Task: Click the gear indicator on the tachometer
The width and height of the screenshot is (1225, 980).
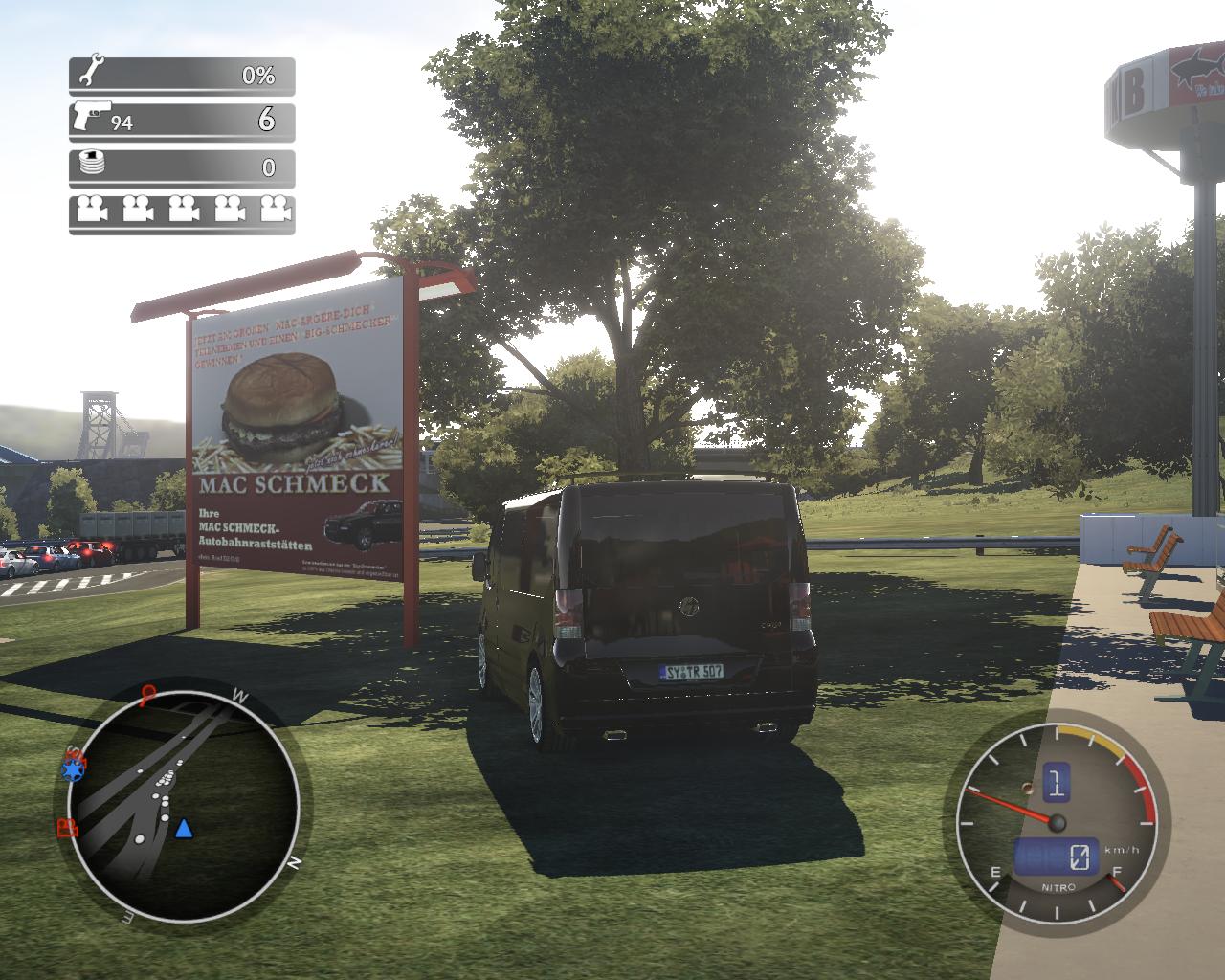Action: tap(1056, 782)
